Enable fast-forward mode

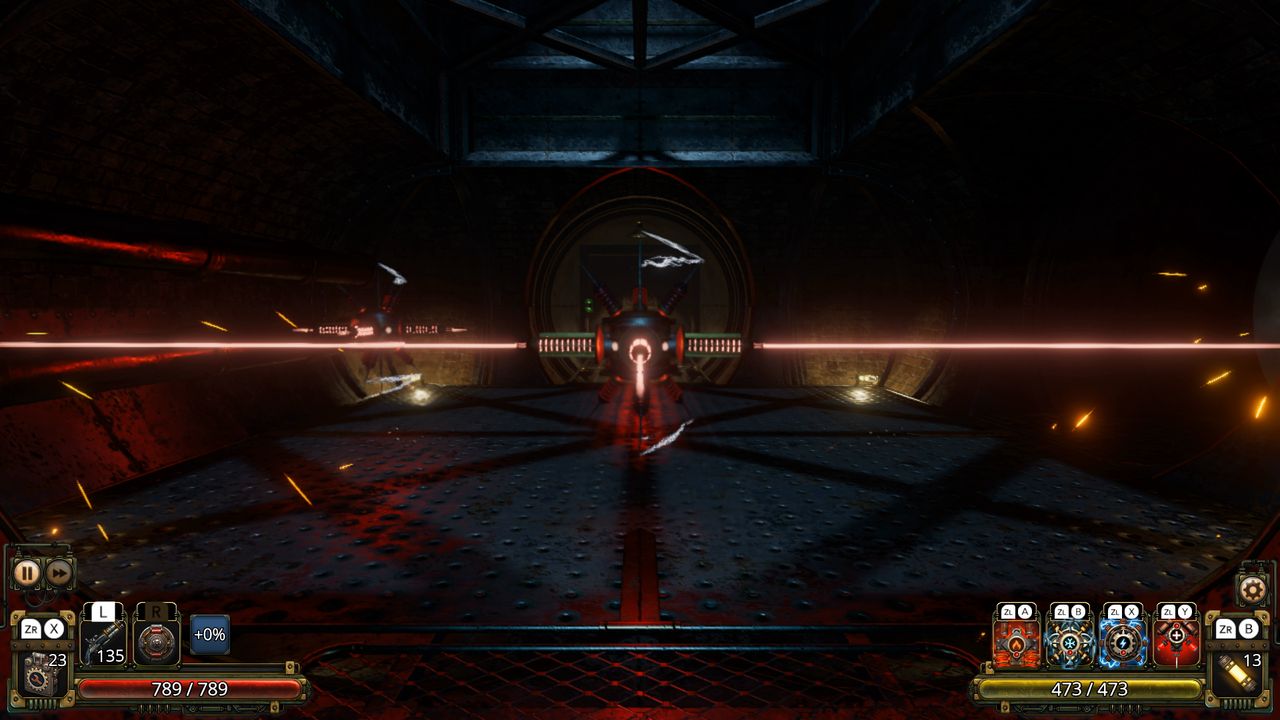point(59,572)
